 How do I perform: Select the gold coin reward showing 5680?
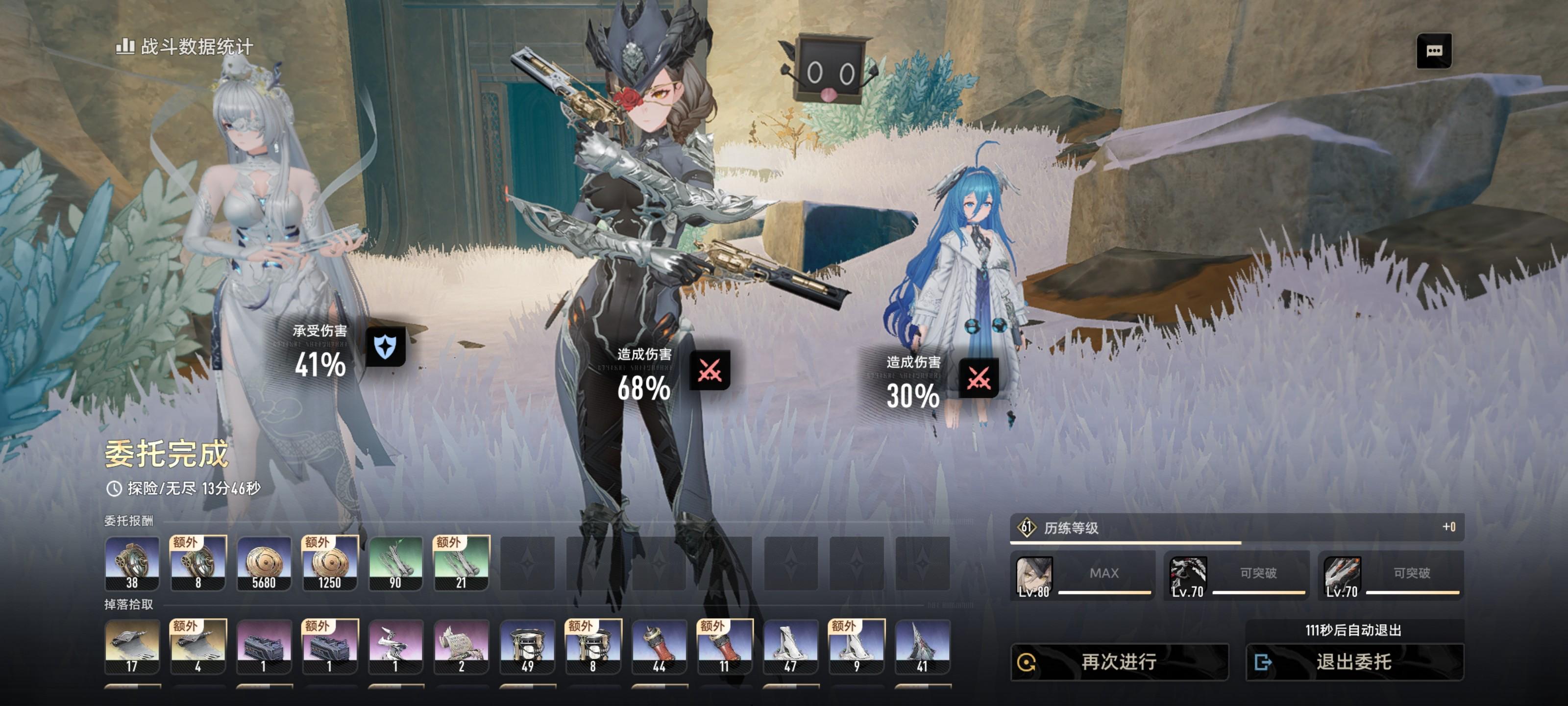coord(264,563)
